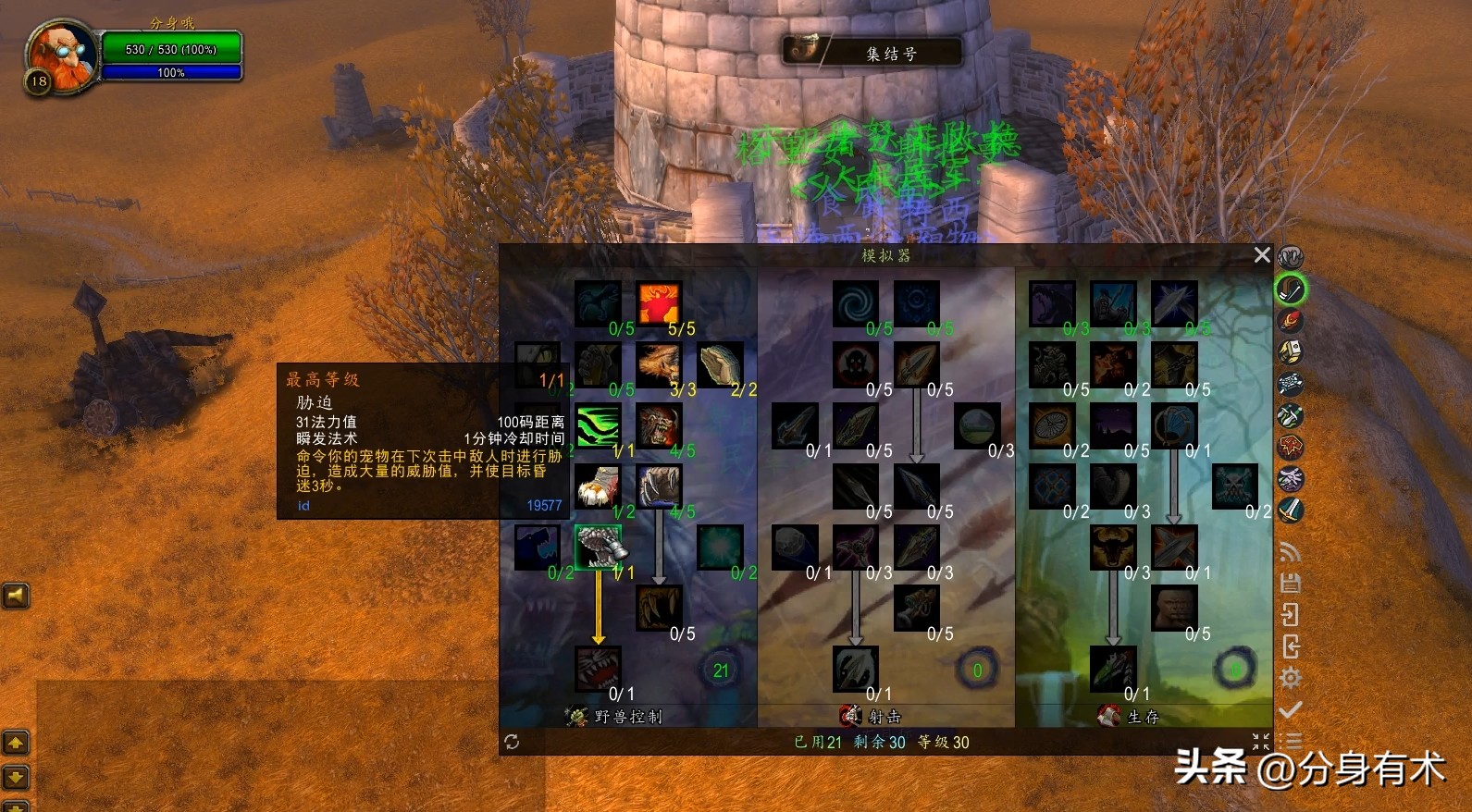Choose the green-striped 1/1 talent
The image size is (1472, 812).
click(598, 425)
